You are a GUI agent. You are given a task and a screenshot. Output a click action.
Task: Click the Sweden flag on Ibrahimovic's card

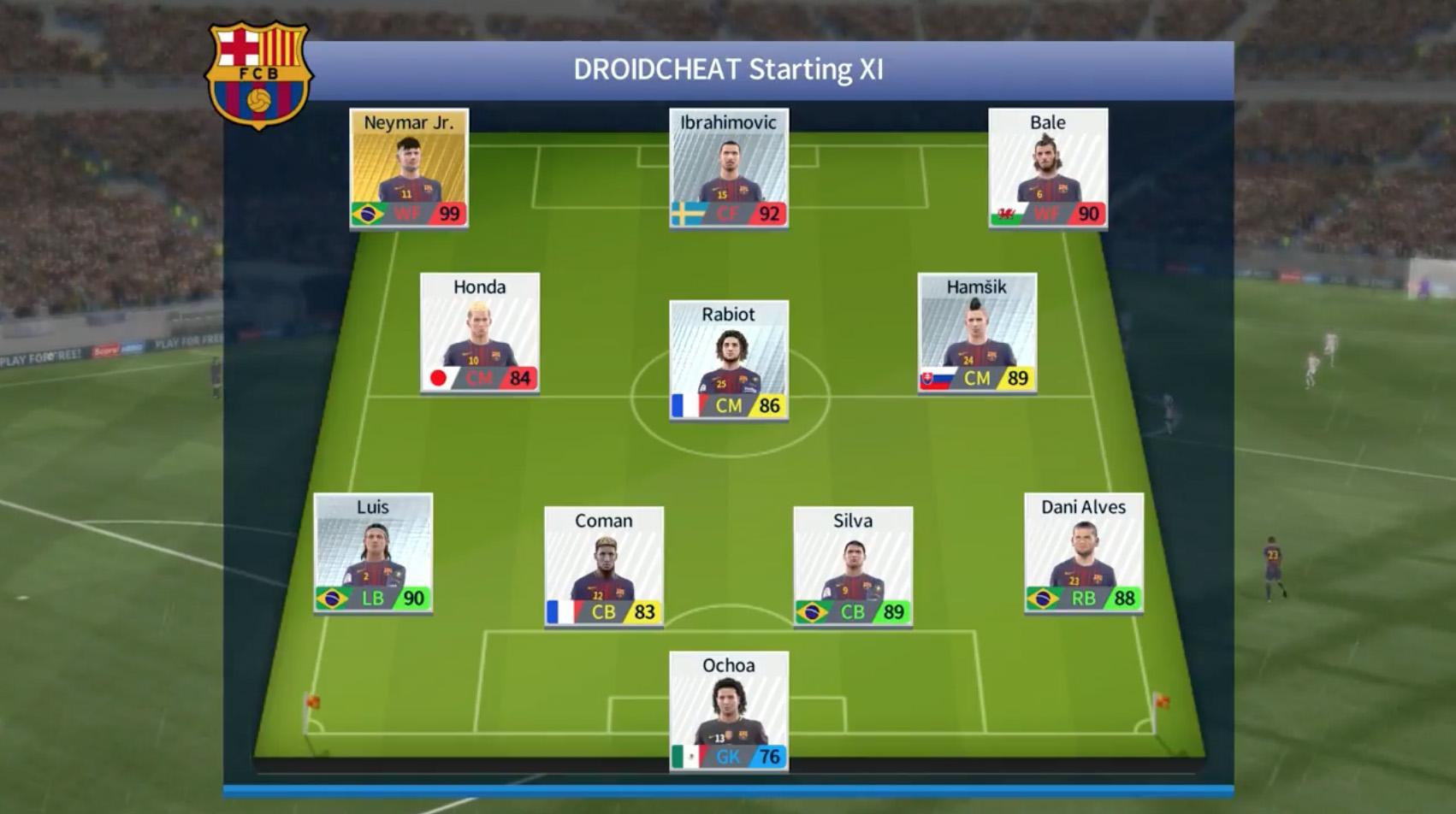(690, 215)
